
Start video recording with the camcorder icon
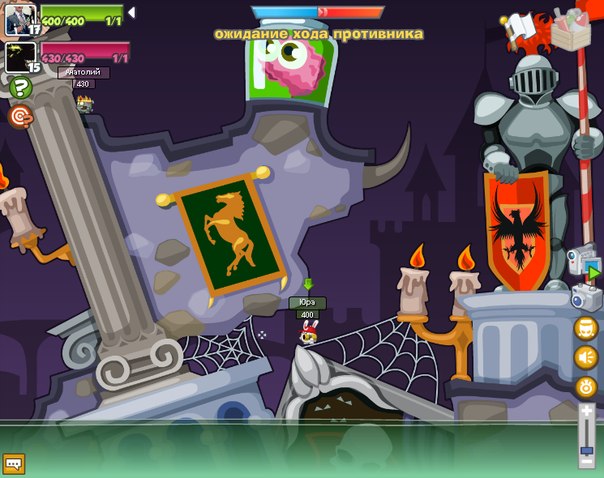pyautogui.click(x=581, y=264)
